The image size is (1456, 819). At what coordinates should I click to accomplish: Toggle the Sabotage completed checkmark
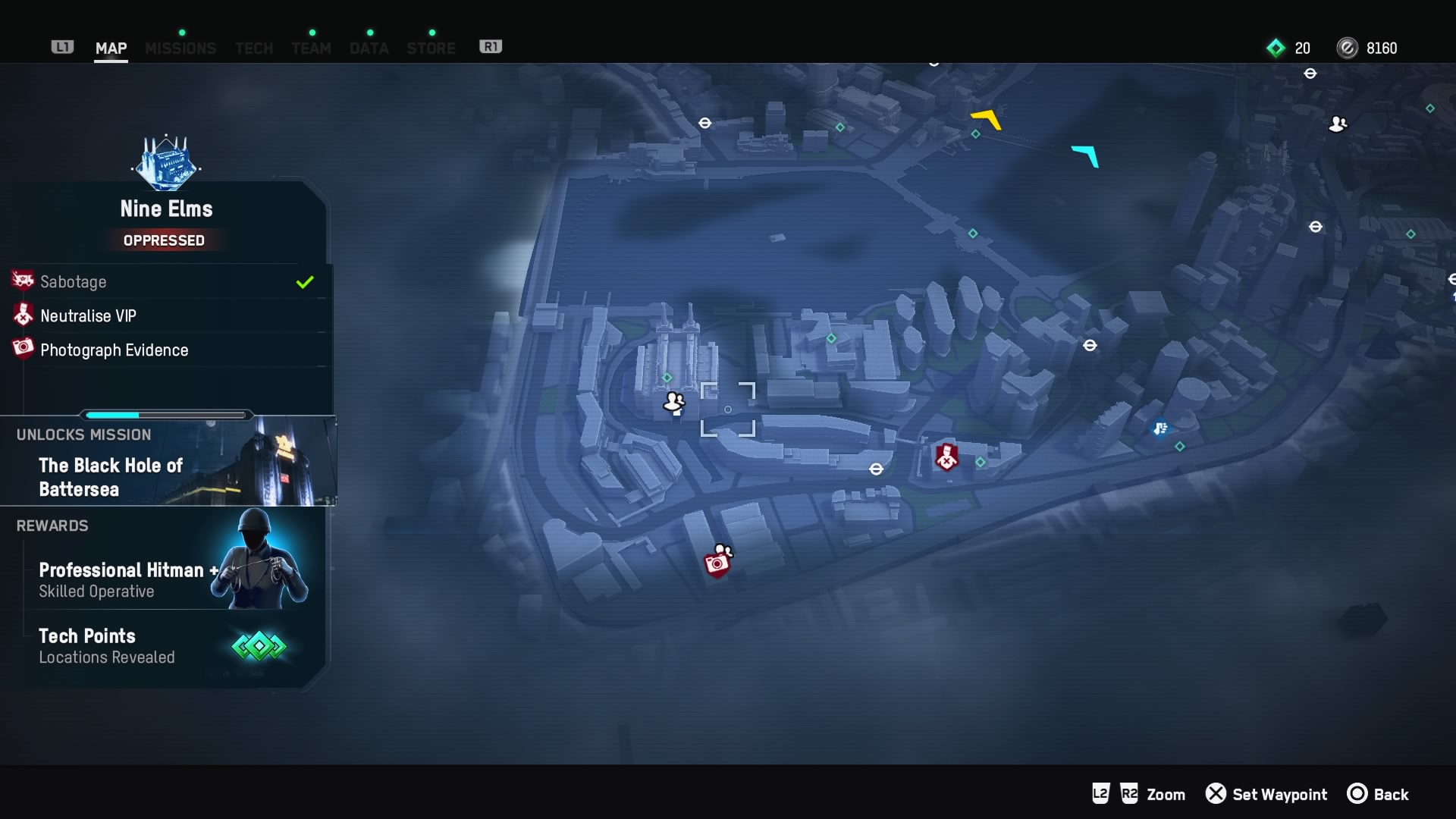(305, 281)
